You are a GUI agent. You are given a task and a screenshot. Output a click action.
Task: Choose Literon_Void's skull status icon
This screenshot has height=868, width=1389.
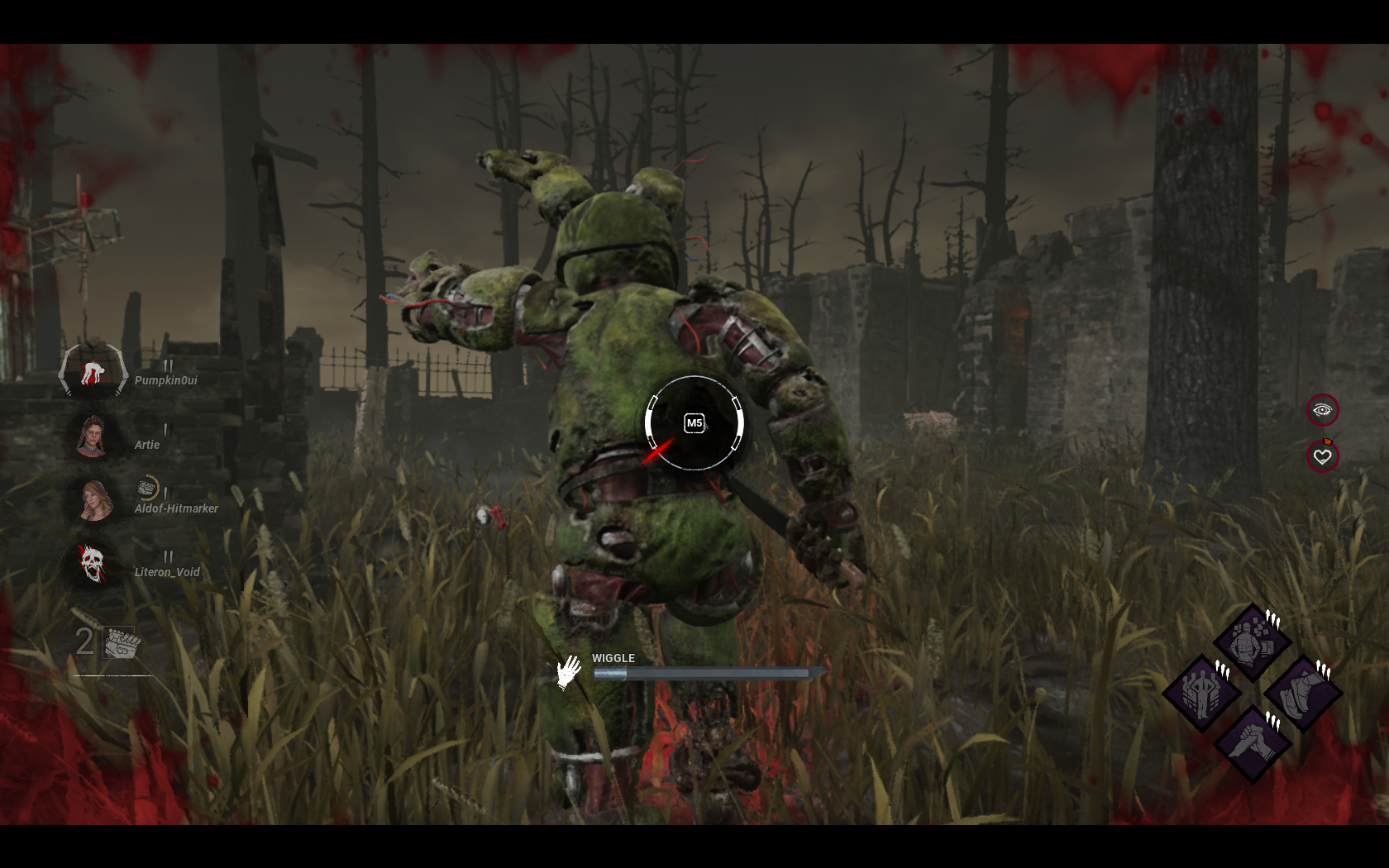click(x=93, y=564)
